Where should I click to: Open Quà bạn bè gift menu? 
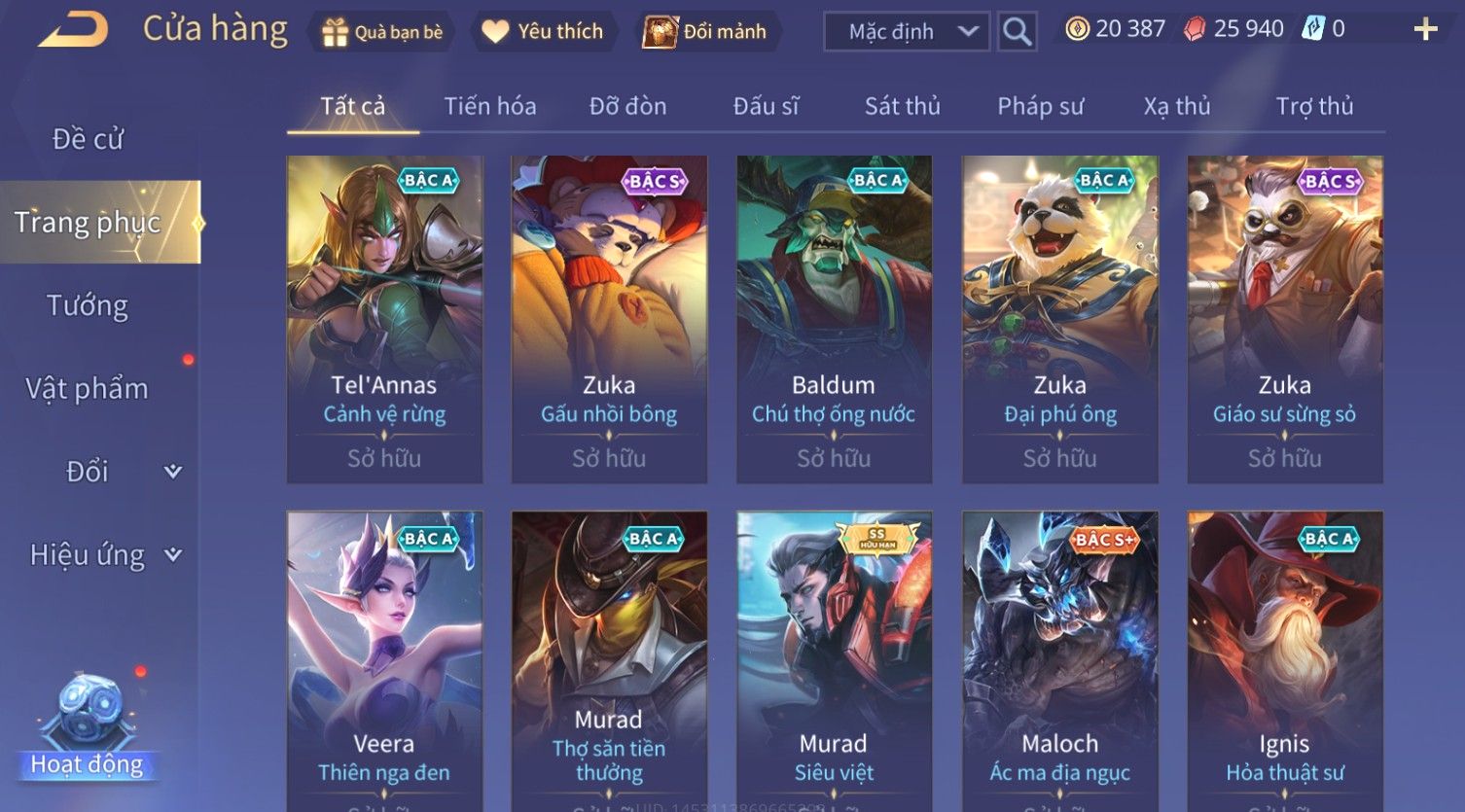381,32
